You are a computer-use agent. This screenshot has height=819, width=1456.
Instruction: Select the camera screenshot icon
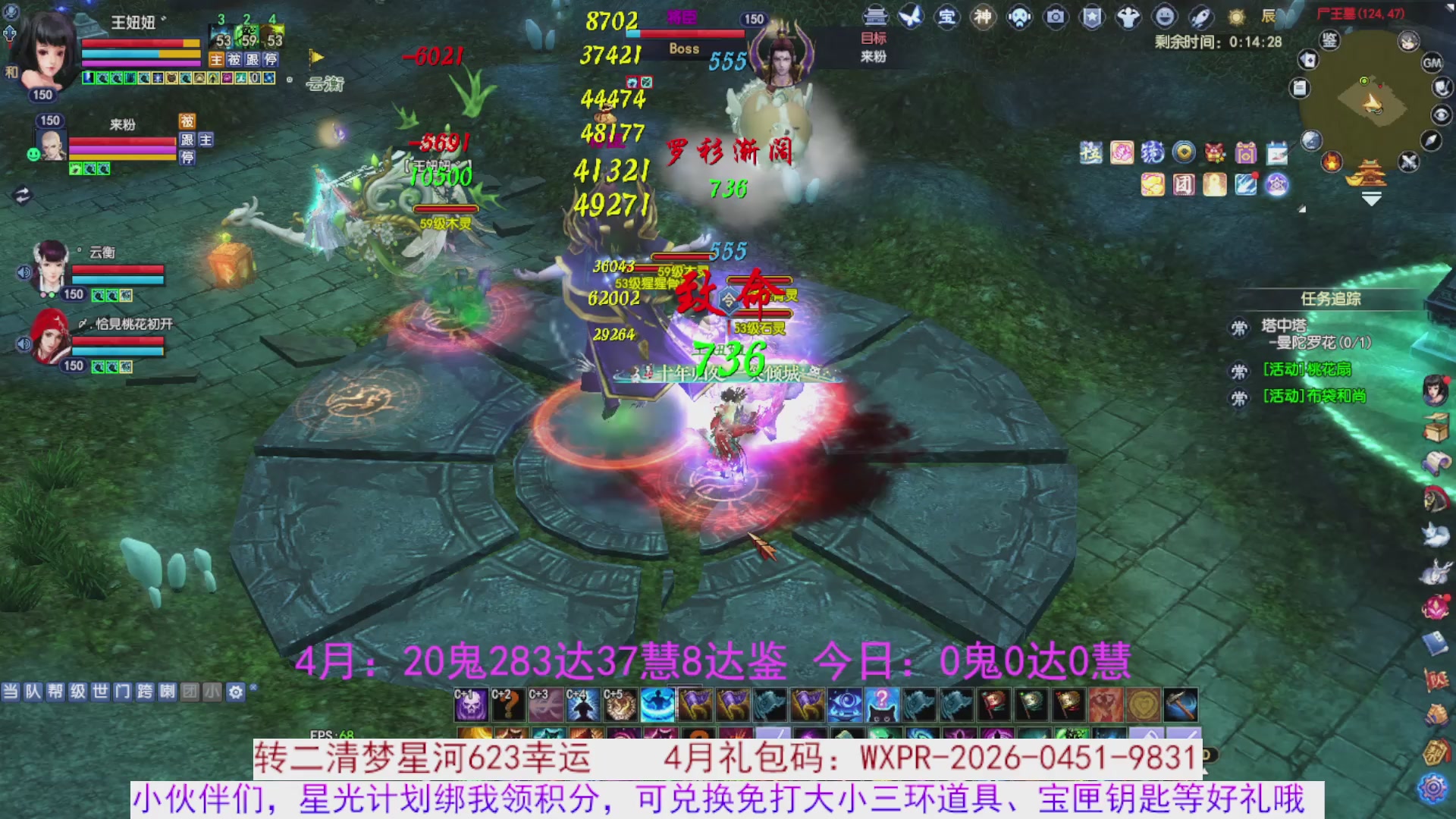(x=1054, y=17)
